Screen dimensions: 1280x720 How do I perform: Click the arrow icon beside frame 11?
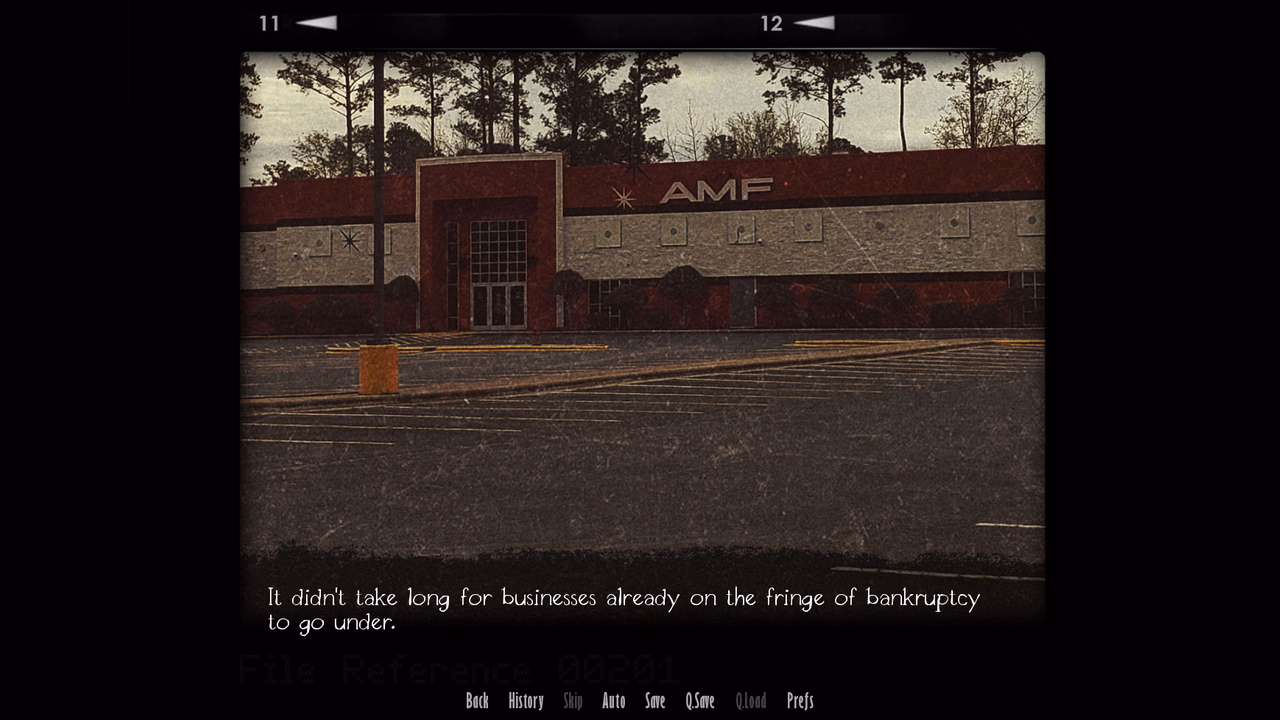click(317, 23)
